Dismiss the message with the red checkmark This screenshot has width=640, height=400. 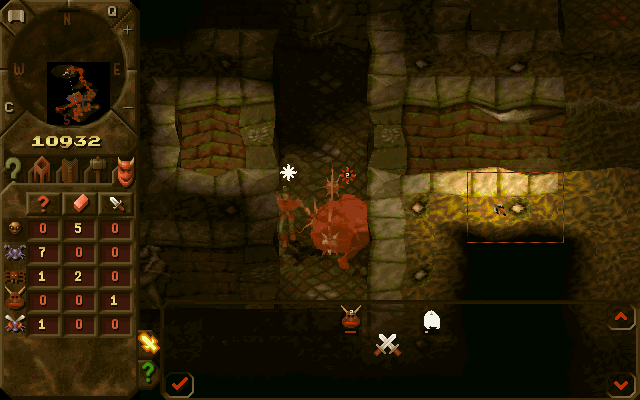pos(180,383)
